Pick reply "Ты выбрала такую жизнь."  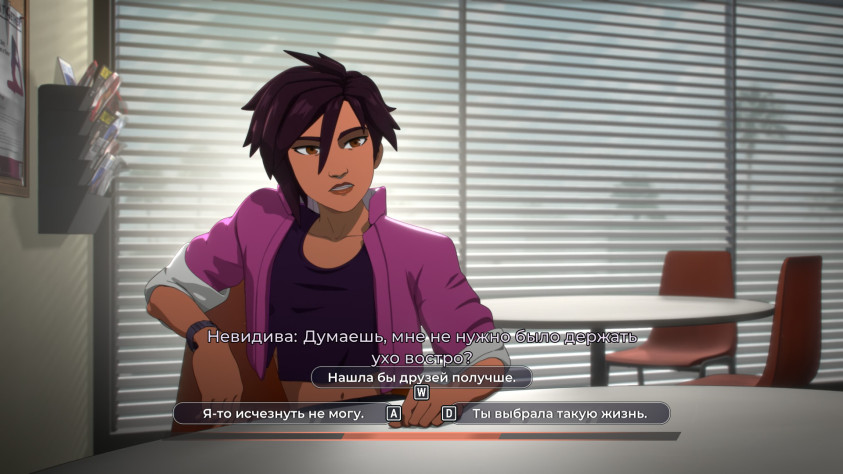click(x=559, y=413)
